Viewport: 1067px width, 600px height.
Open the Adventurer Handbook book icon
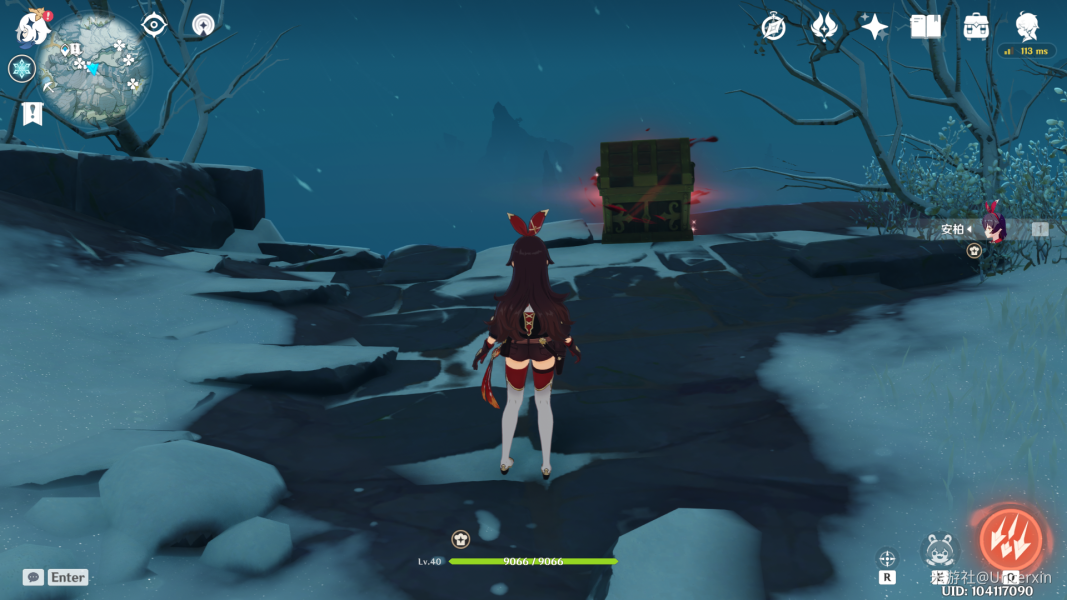pos(926,27)
